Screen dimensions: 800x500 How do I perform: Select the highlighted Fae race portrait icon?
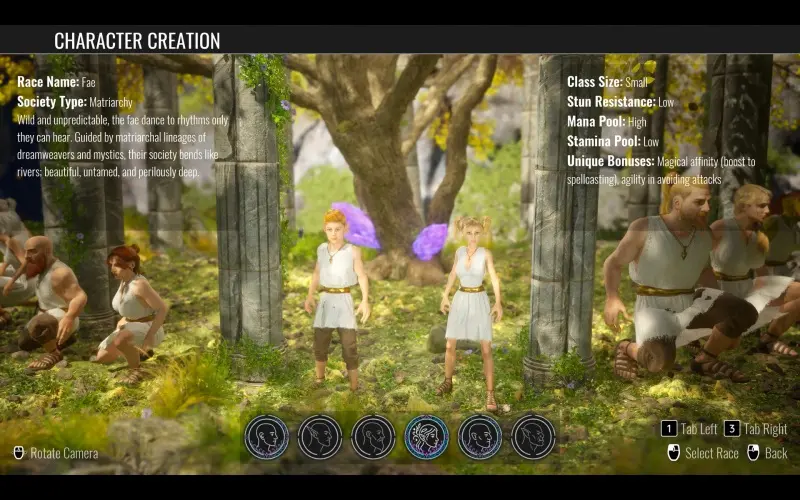[x=427, y=437]
